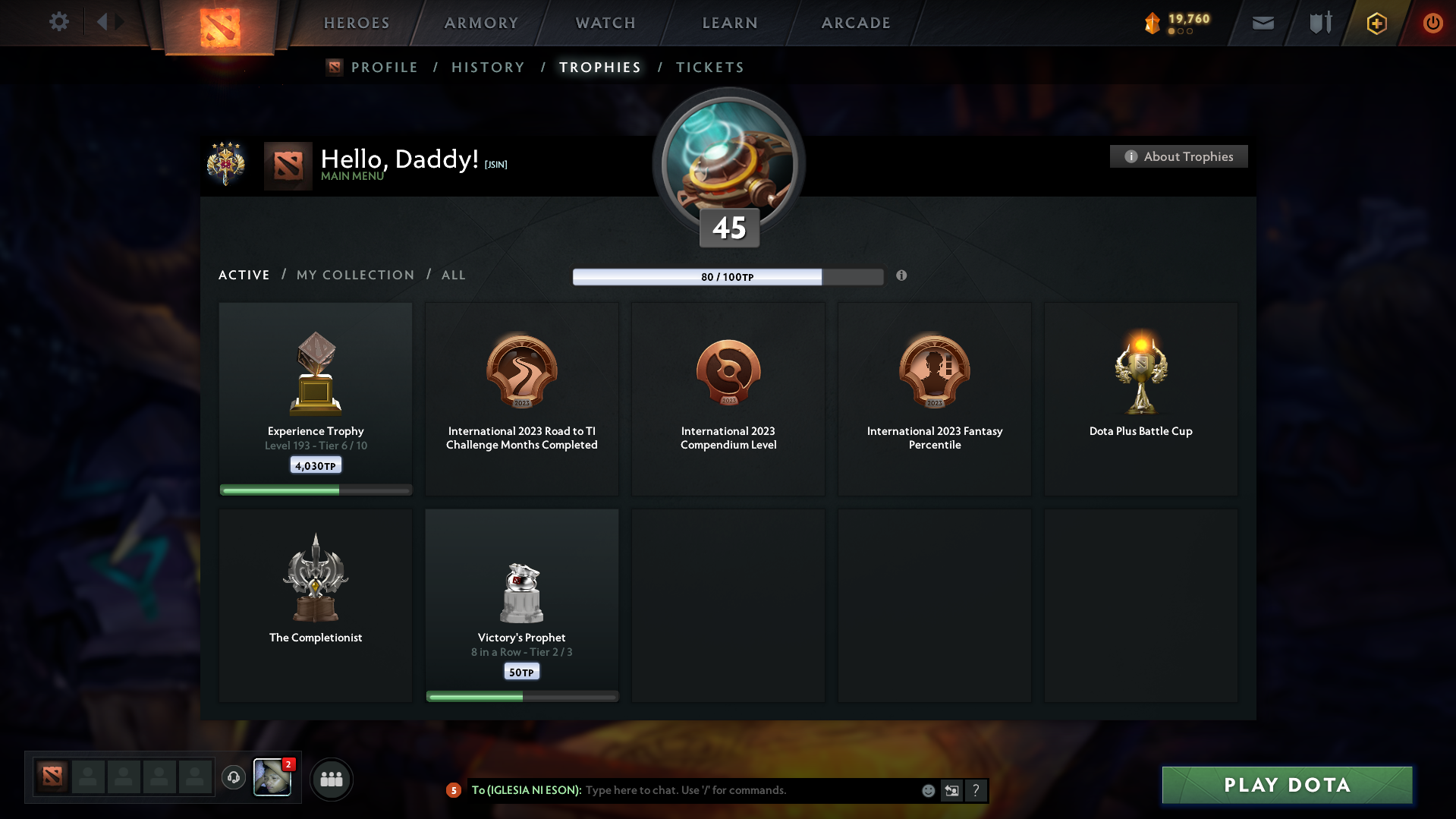Click the PLAY DOTA button

(x=1286, y=785)
